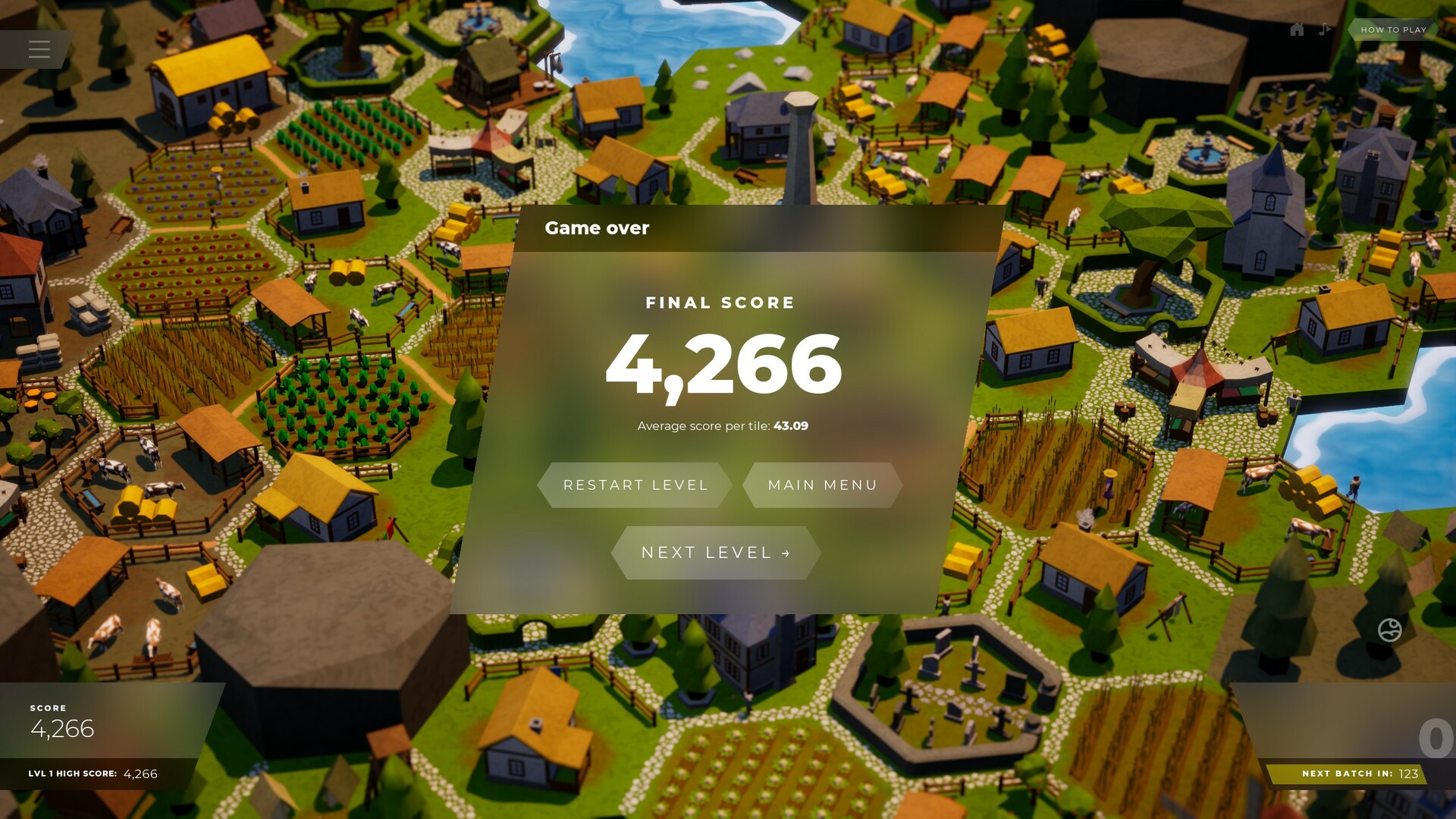Image resolution: width=1456 pixels, height=819 pixels.
Task: Toggle music with the note icon
Action: [x=1324, y=29]
